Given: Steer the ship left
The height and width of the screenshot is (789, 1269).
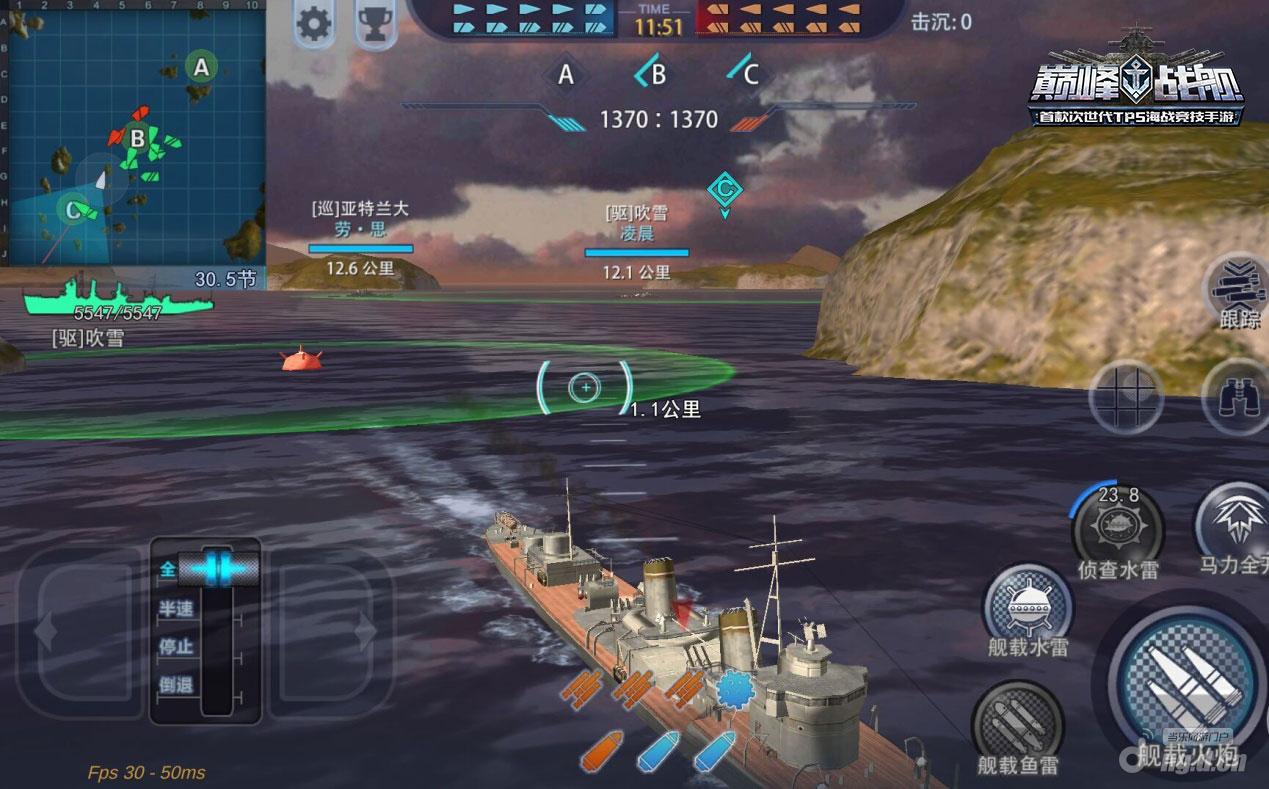Looking at the screenshot, I should pos(78,632).
